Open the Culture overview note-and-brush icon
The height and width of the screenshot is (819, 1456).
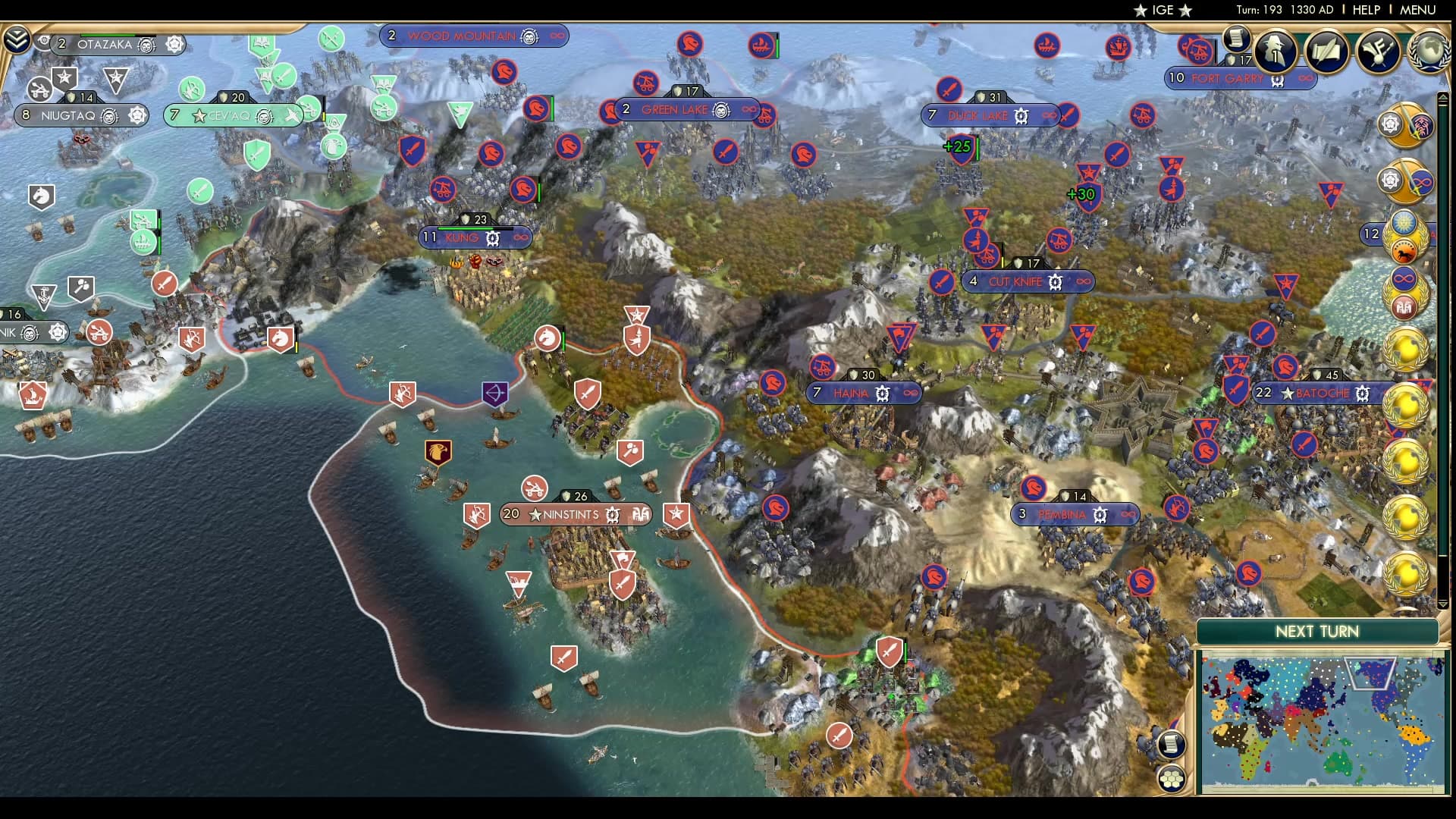tap(1379, 51)
